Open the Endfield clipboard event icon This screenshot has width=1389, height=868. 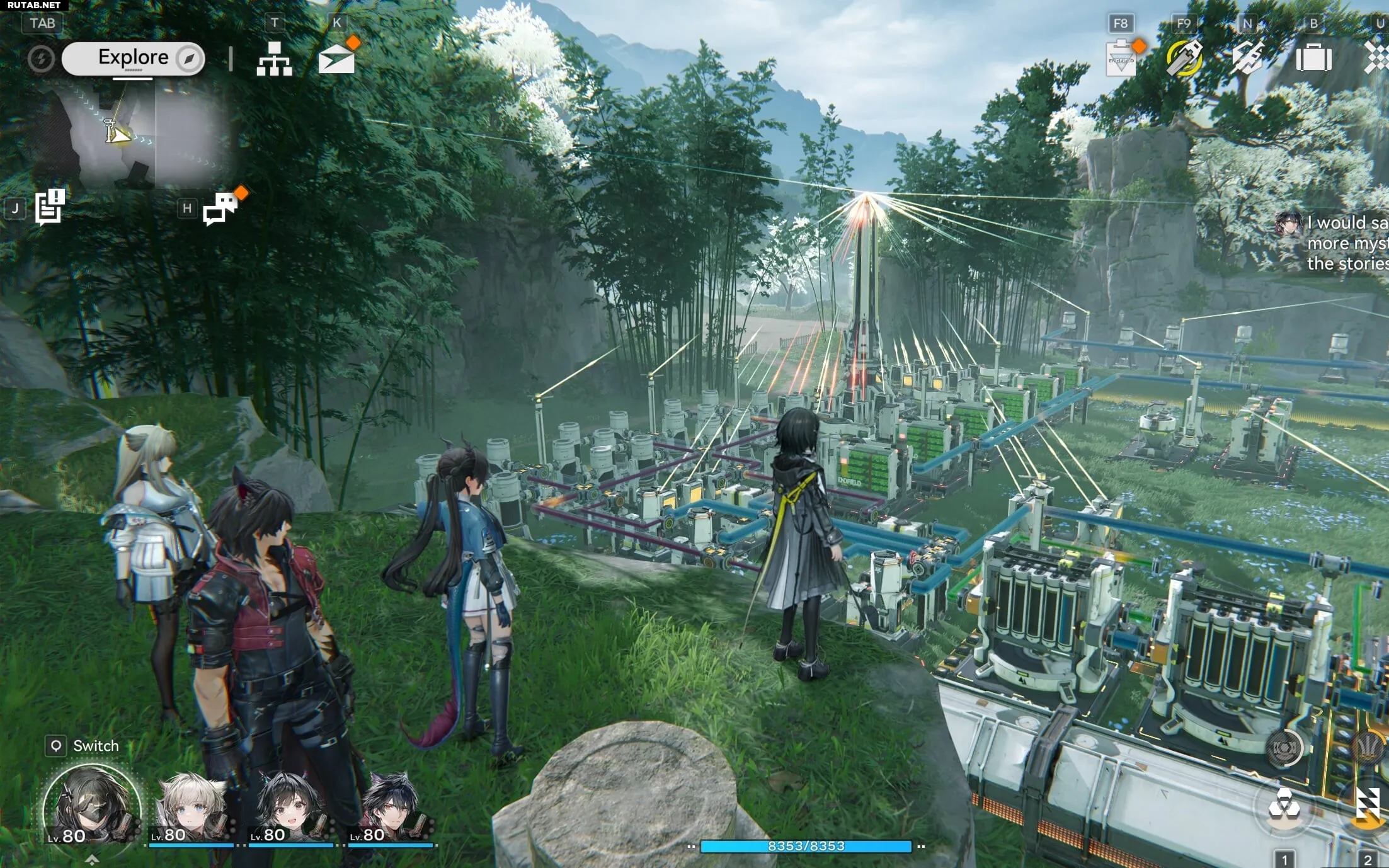pos(1121,59)
